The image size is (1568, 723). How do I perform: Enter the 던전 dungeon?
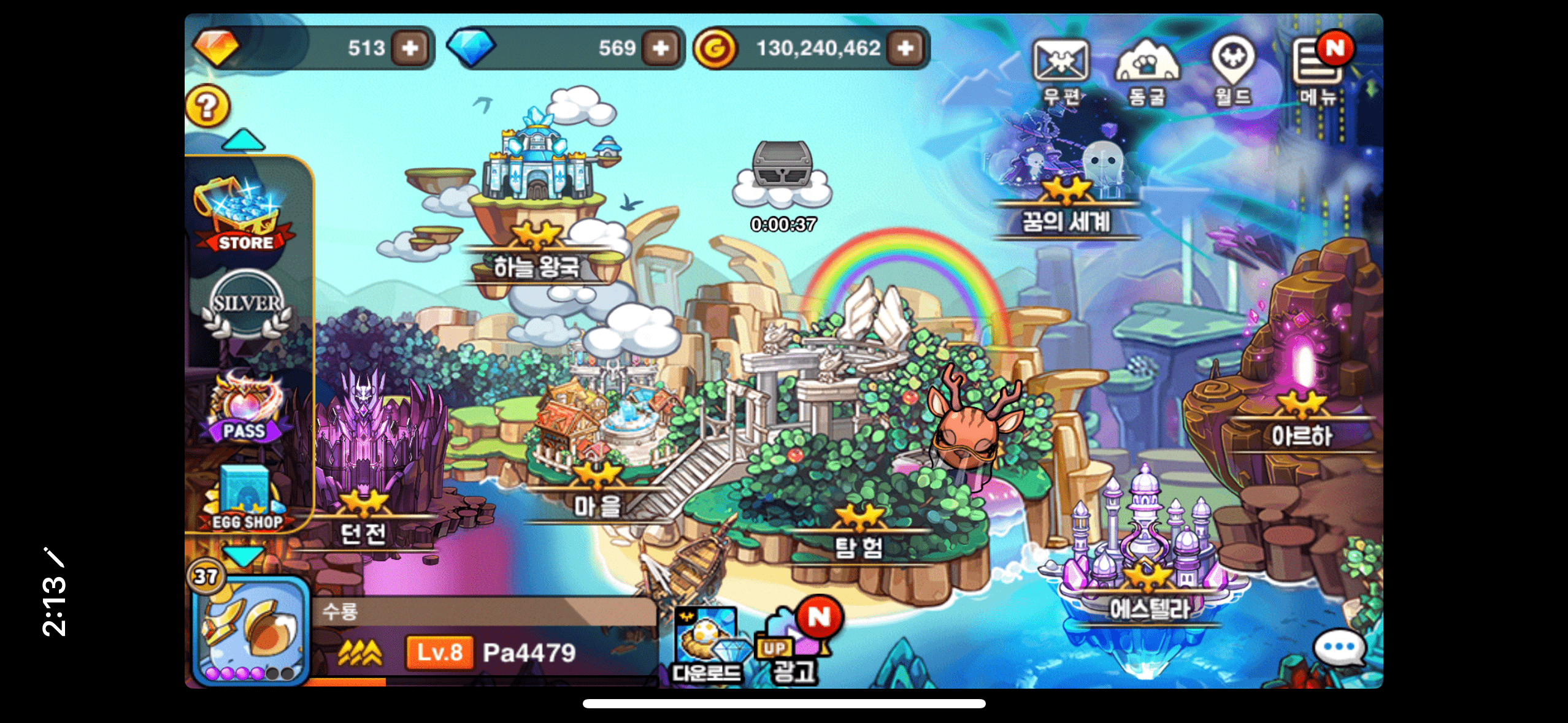pyautogui.click(x=365, y=466)
